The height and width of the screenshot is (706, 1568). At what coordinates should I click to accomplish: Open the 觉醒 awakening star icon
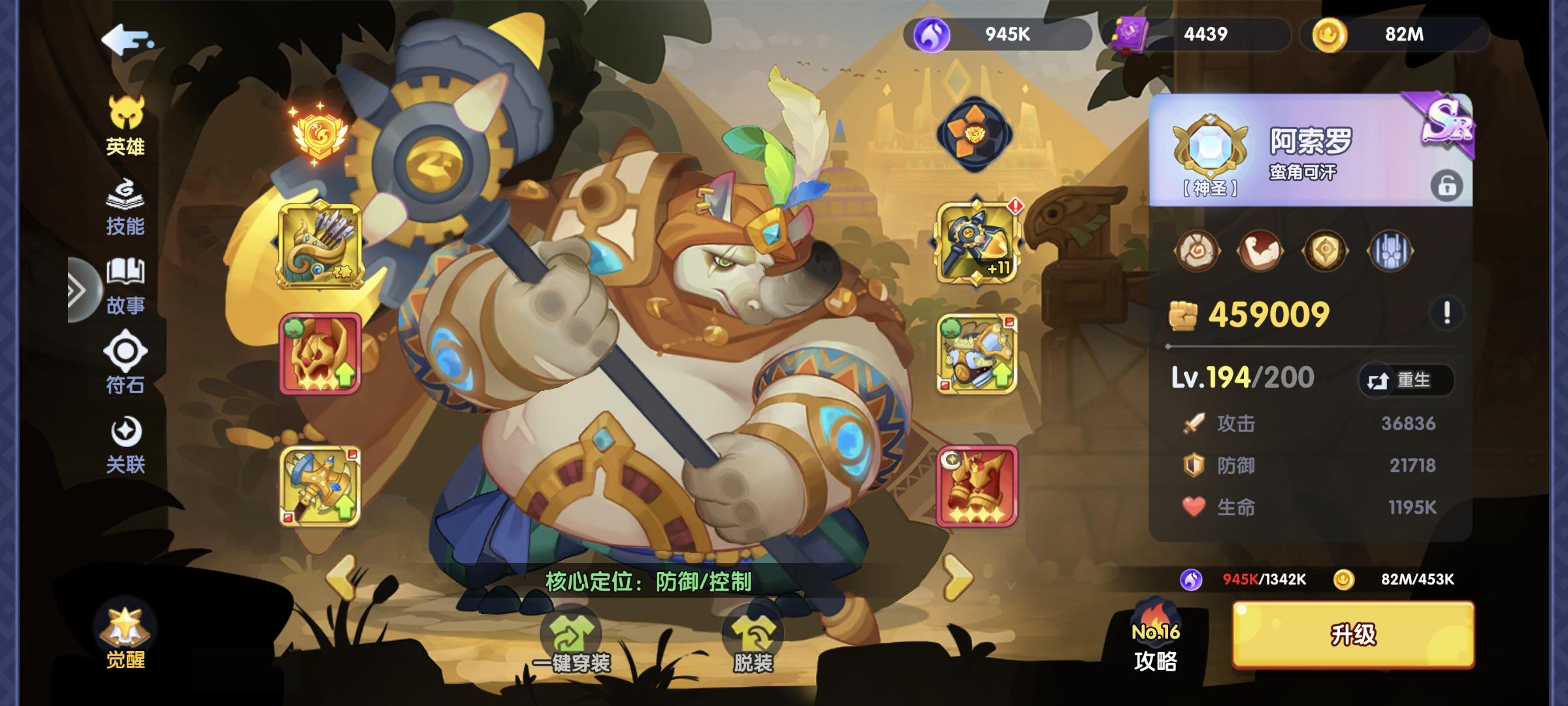click(x=124, y=628)
